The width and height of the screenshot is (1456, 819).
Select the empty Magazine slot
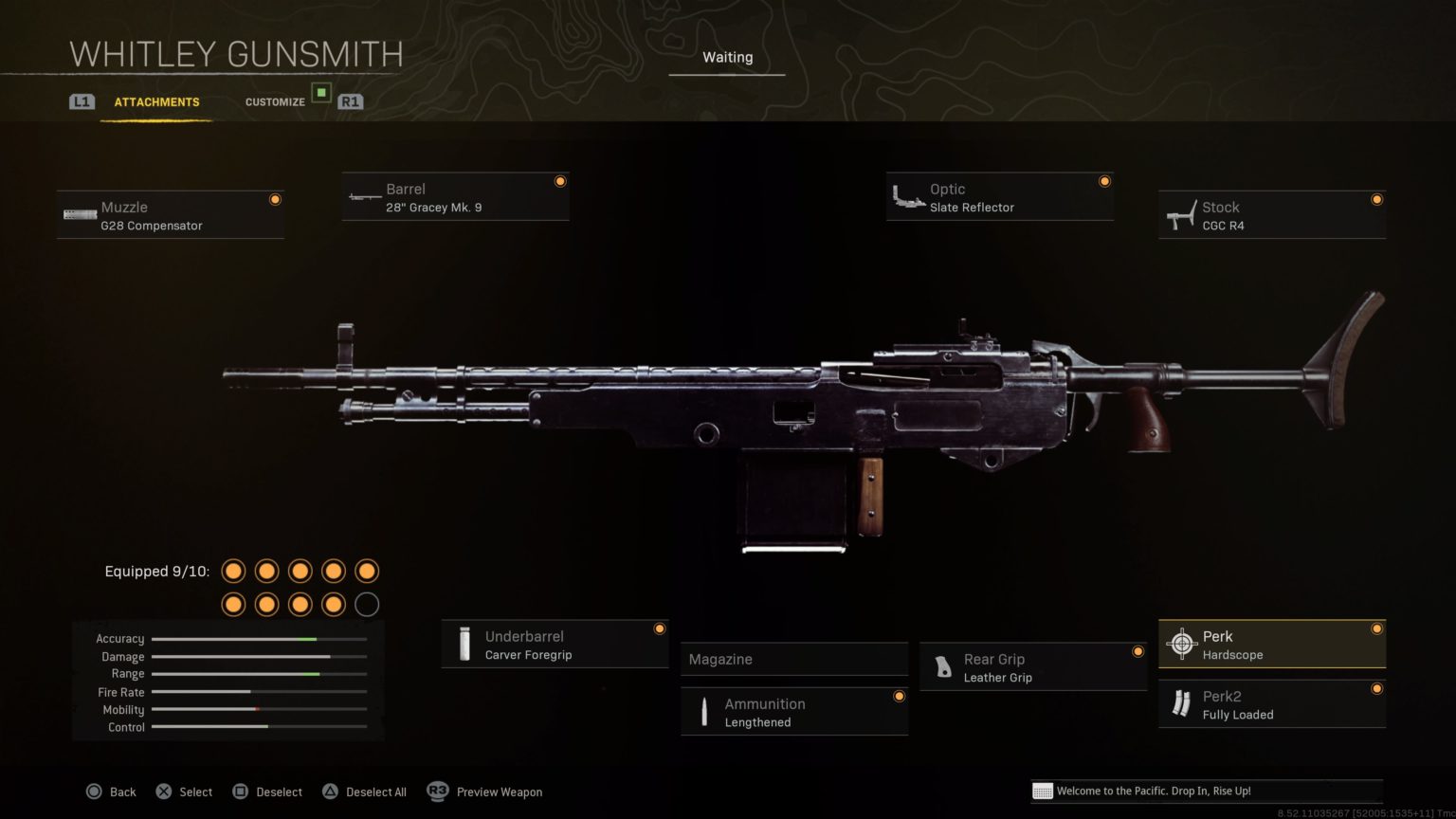[x=794, y=660]
